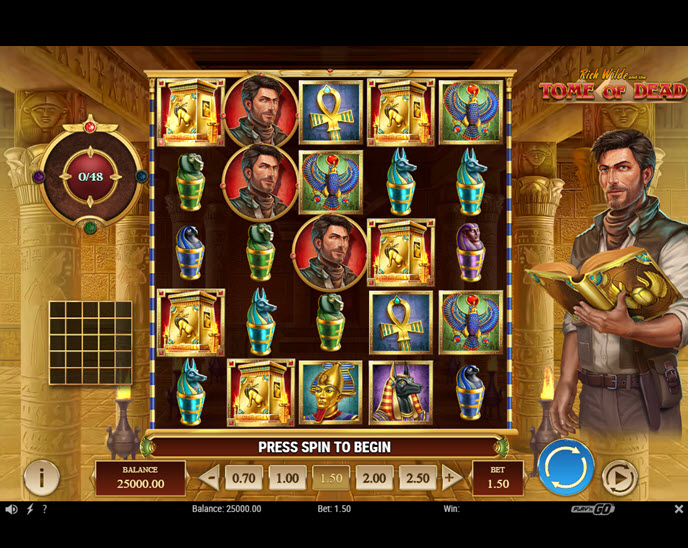Open help via the question mark

click(x=44, y=509)
